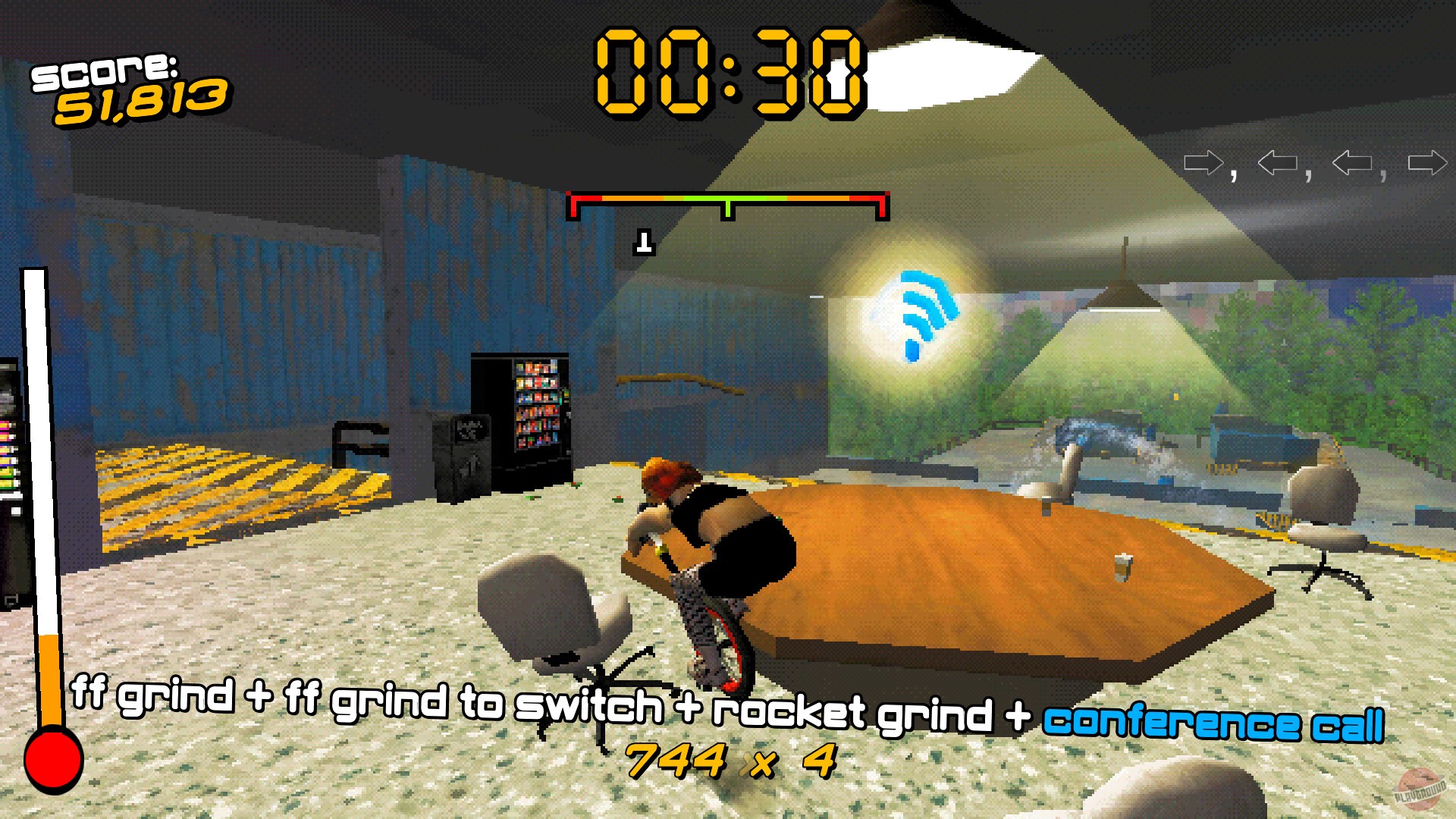Click the small T marker below the balance bar
The width and height of the screenshot is (1456, 819).
pos(644,241)
